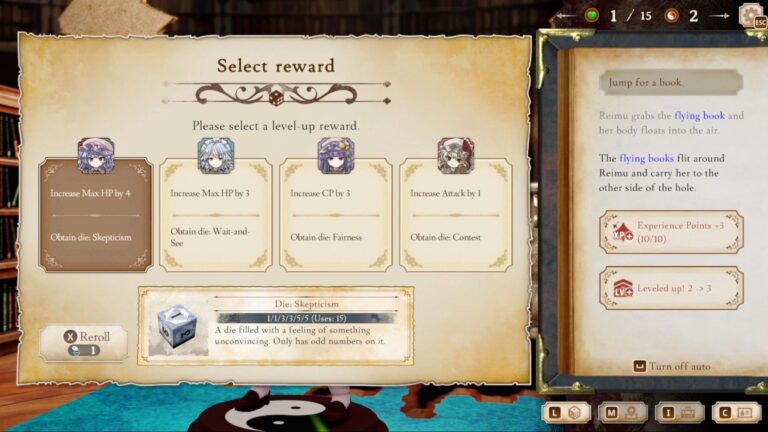Image resolution: width=768 pixels, height=432 pixels.
Task: Select the Contest die reward with Attack increase
Action: (x=455, y=213)
